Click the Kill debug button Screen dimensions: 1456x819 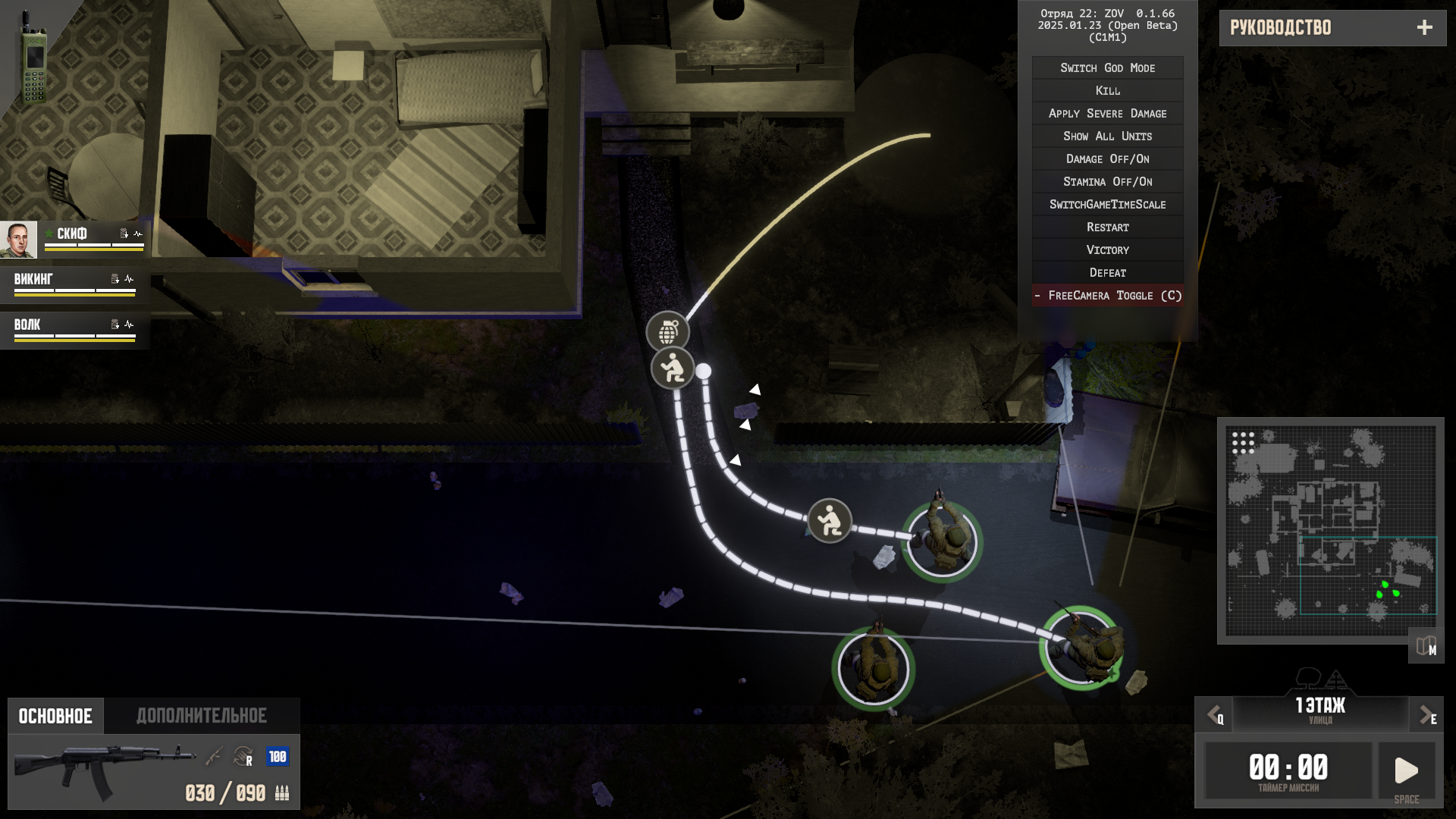[x=1107, y=91]
